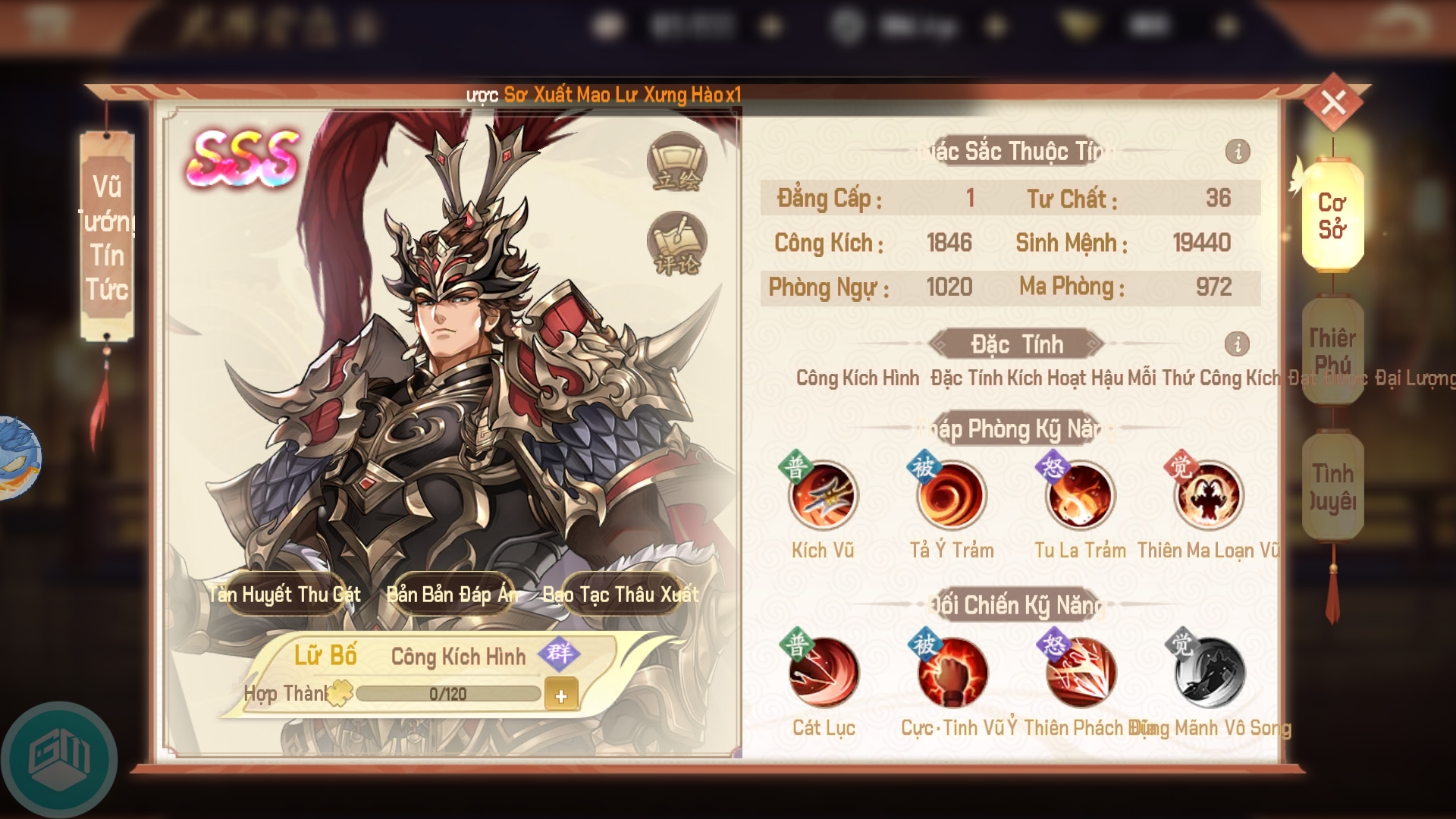
Task: Show info for Các Sắc Thuộc Tính
Action: coord(1238,152)
